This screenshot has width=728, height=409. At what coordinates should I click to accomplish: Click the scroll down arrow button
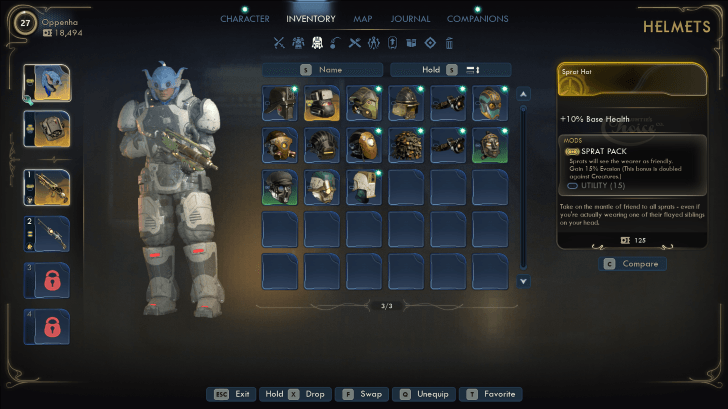(x=523, y=282)
